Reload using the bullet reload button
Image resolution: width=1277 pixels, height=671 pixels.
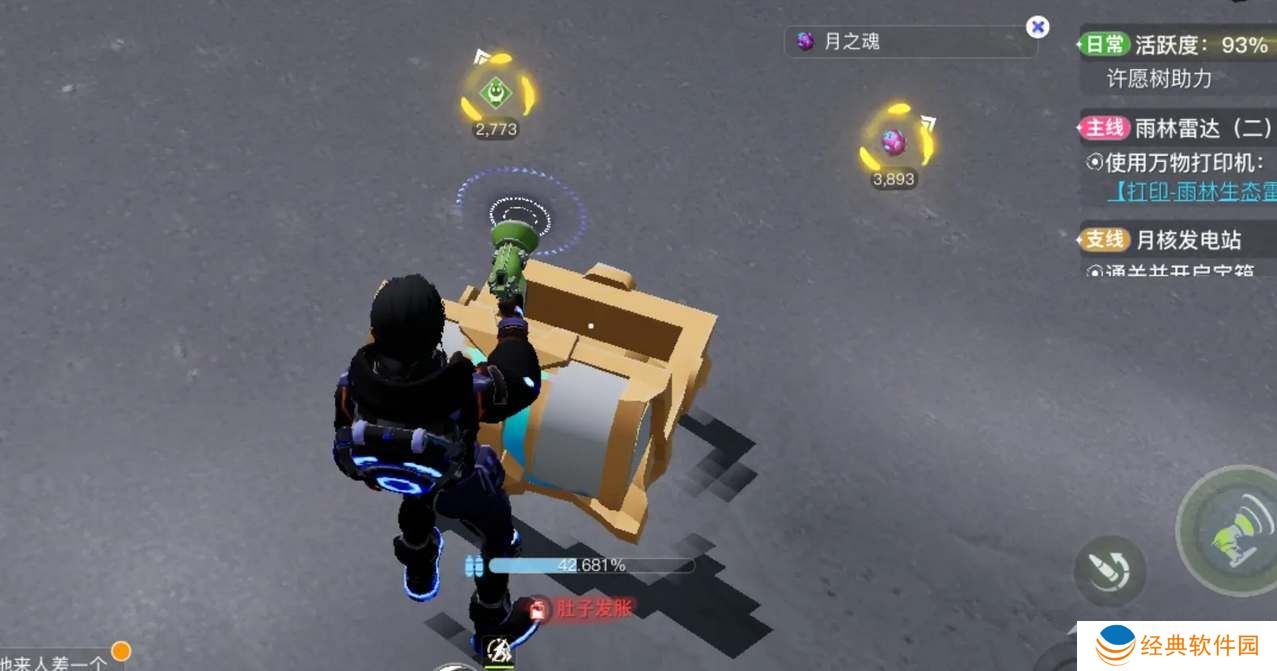click(x=1108, y=571)
